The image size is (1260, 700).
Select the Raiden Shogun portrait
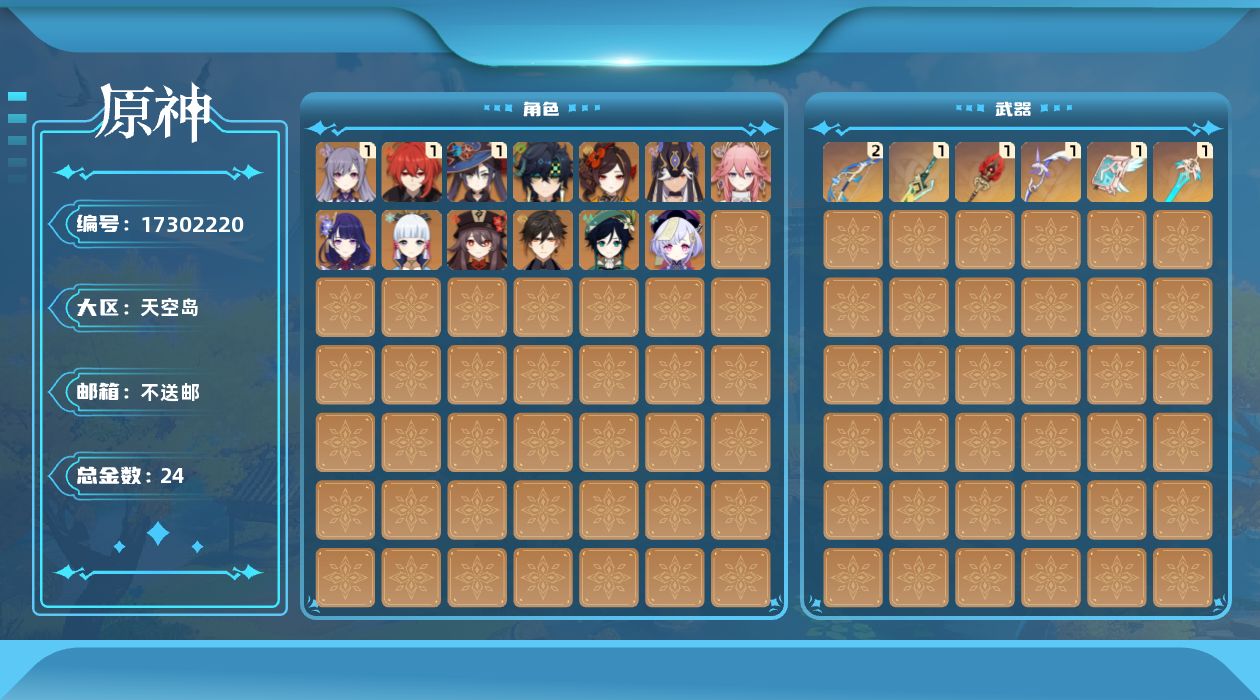tap(345, 240)
